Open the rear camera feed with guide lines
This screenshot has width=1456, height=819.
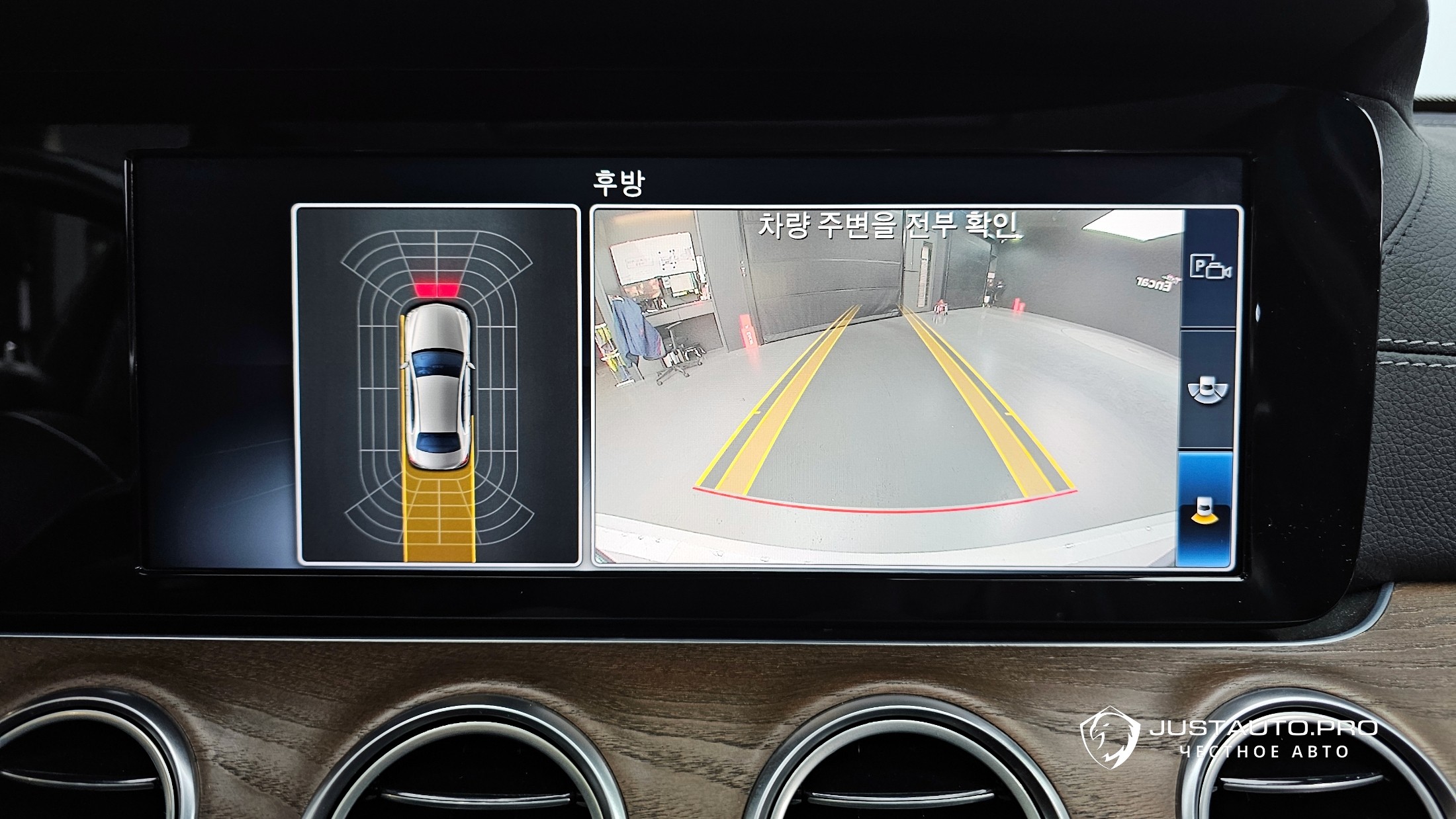pyautogui.click(x=886, y=386)
